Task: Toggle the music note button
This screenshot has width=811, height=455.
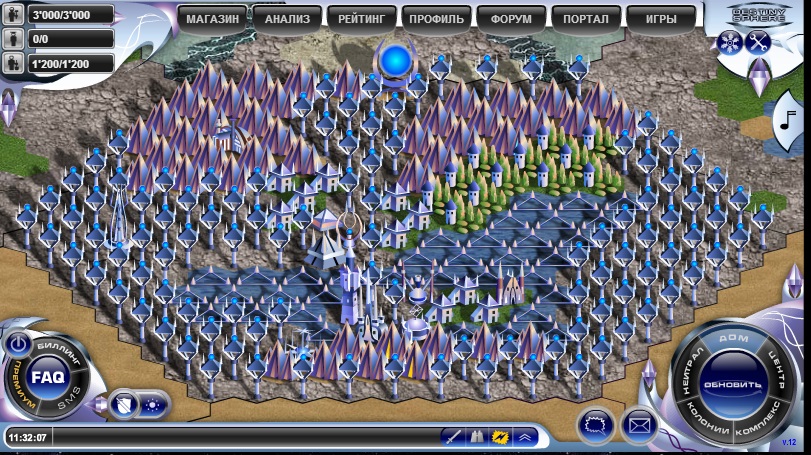Action: pyautogui.click(x=788, y=122)
